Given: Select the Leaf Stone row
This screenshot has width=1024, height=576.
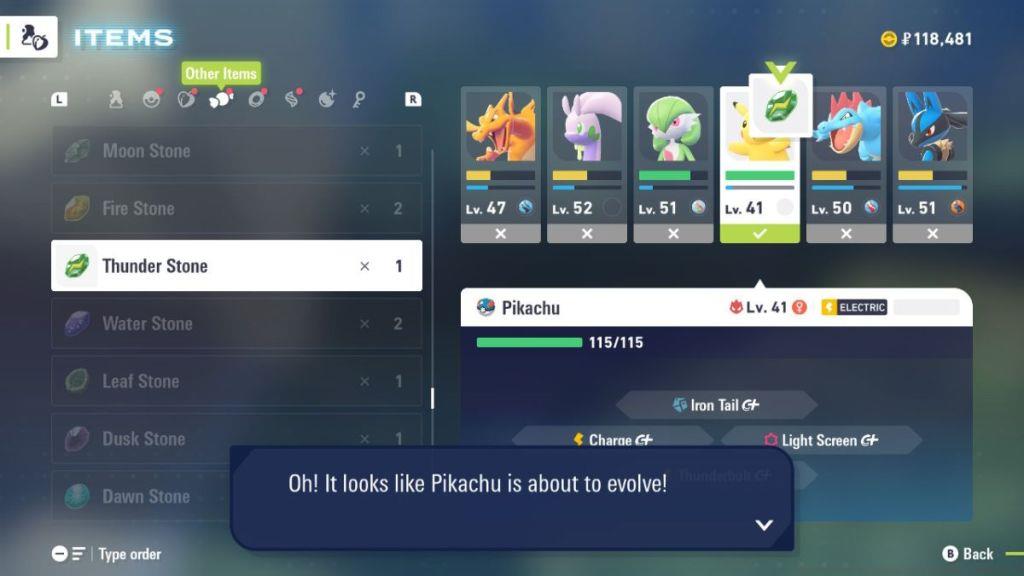Looking at the screenshot, I should (236, 381).
